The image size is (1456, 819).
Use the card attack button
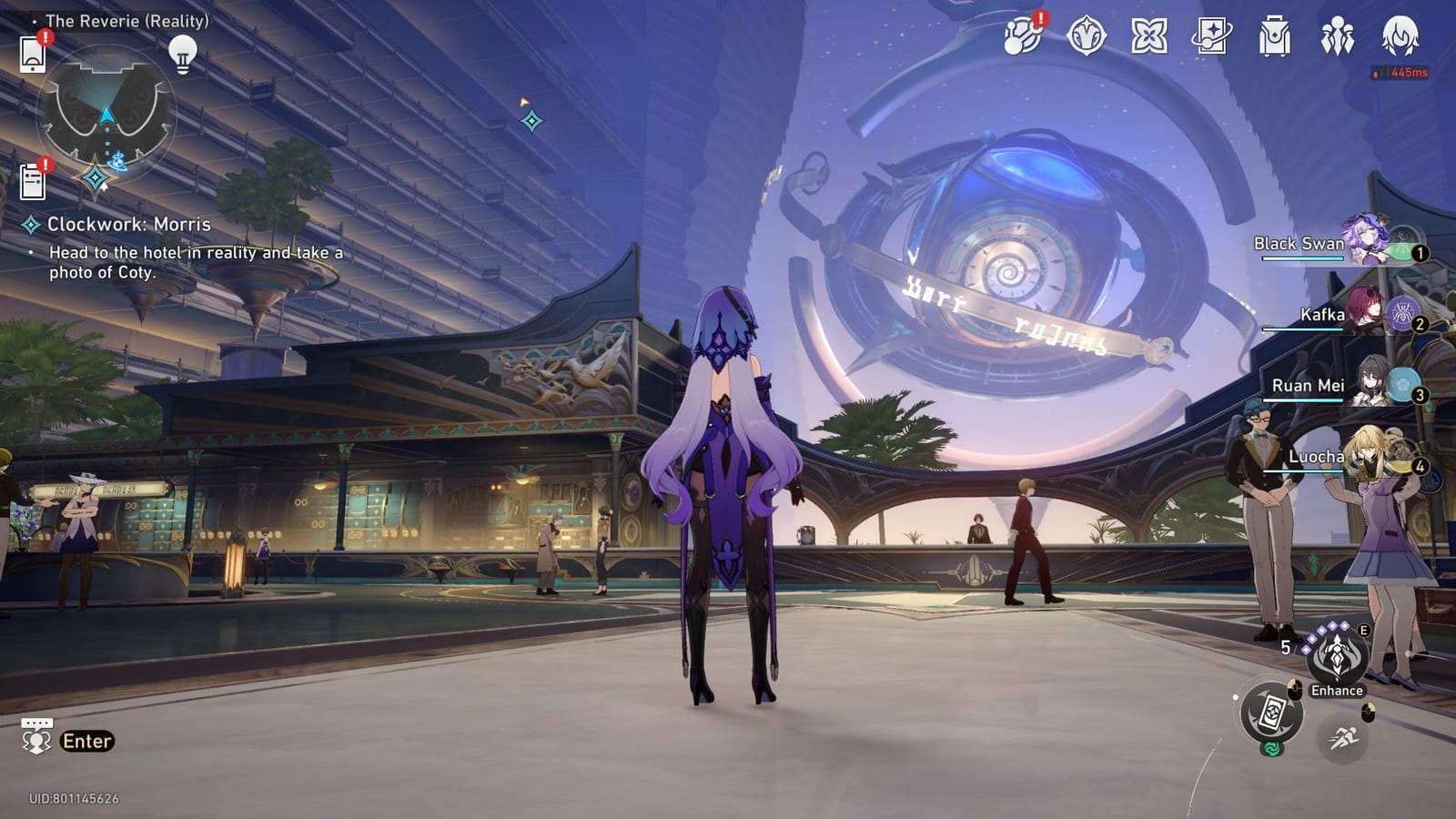click(1271, 713)
